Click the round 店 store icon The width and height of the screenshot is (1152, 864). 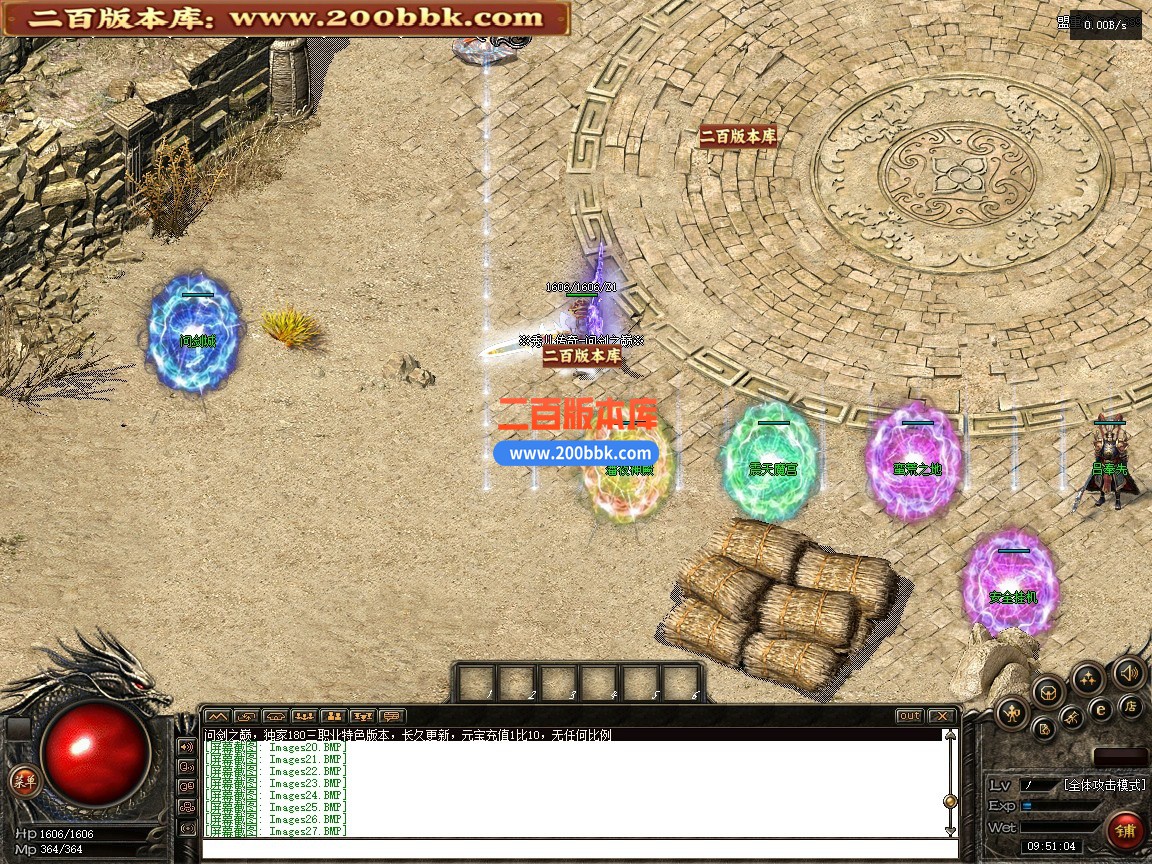coord(1131,707)
